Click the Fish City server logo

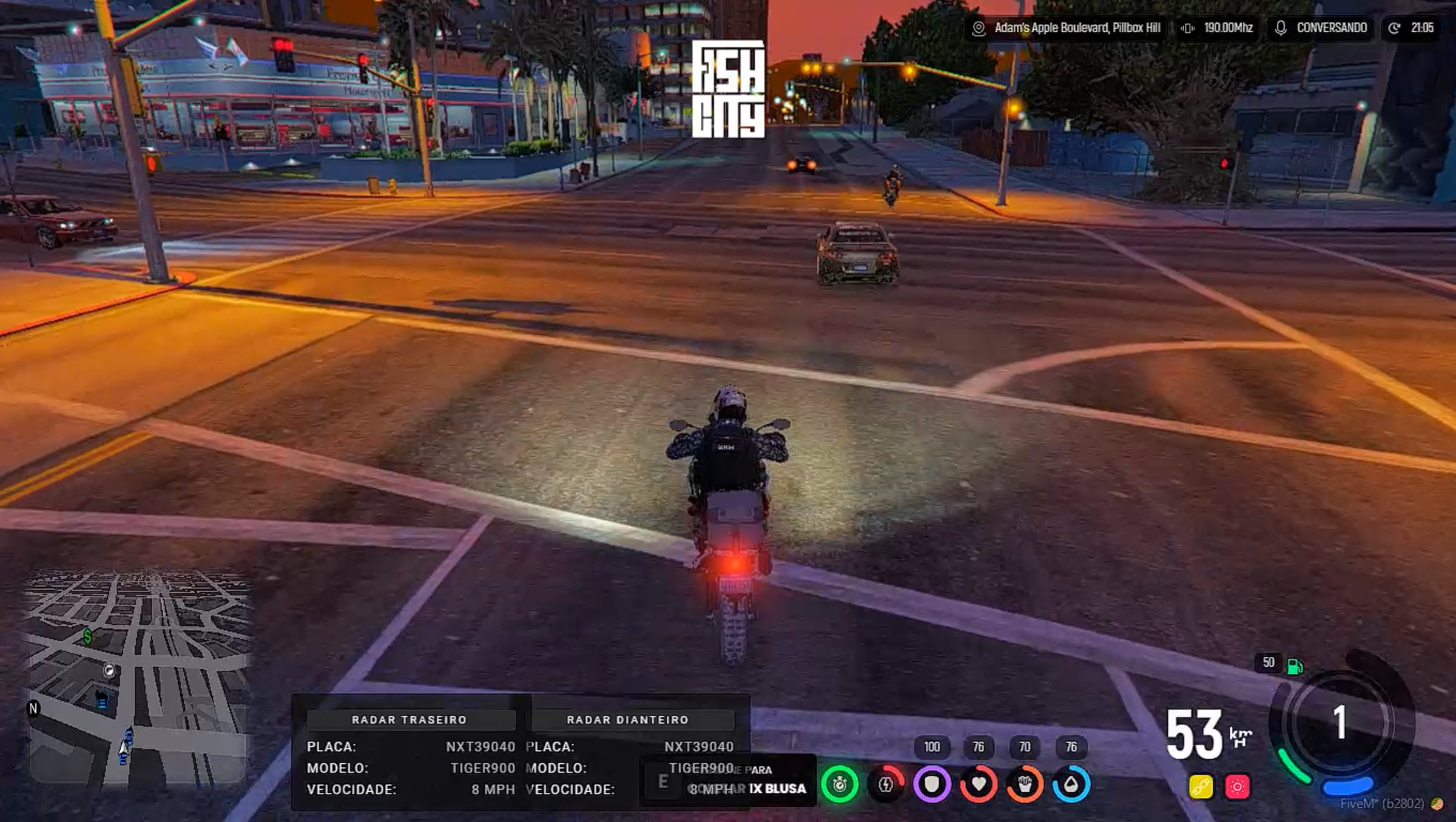pos(728,89)
